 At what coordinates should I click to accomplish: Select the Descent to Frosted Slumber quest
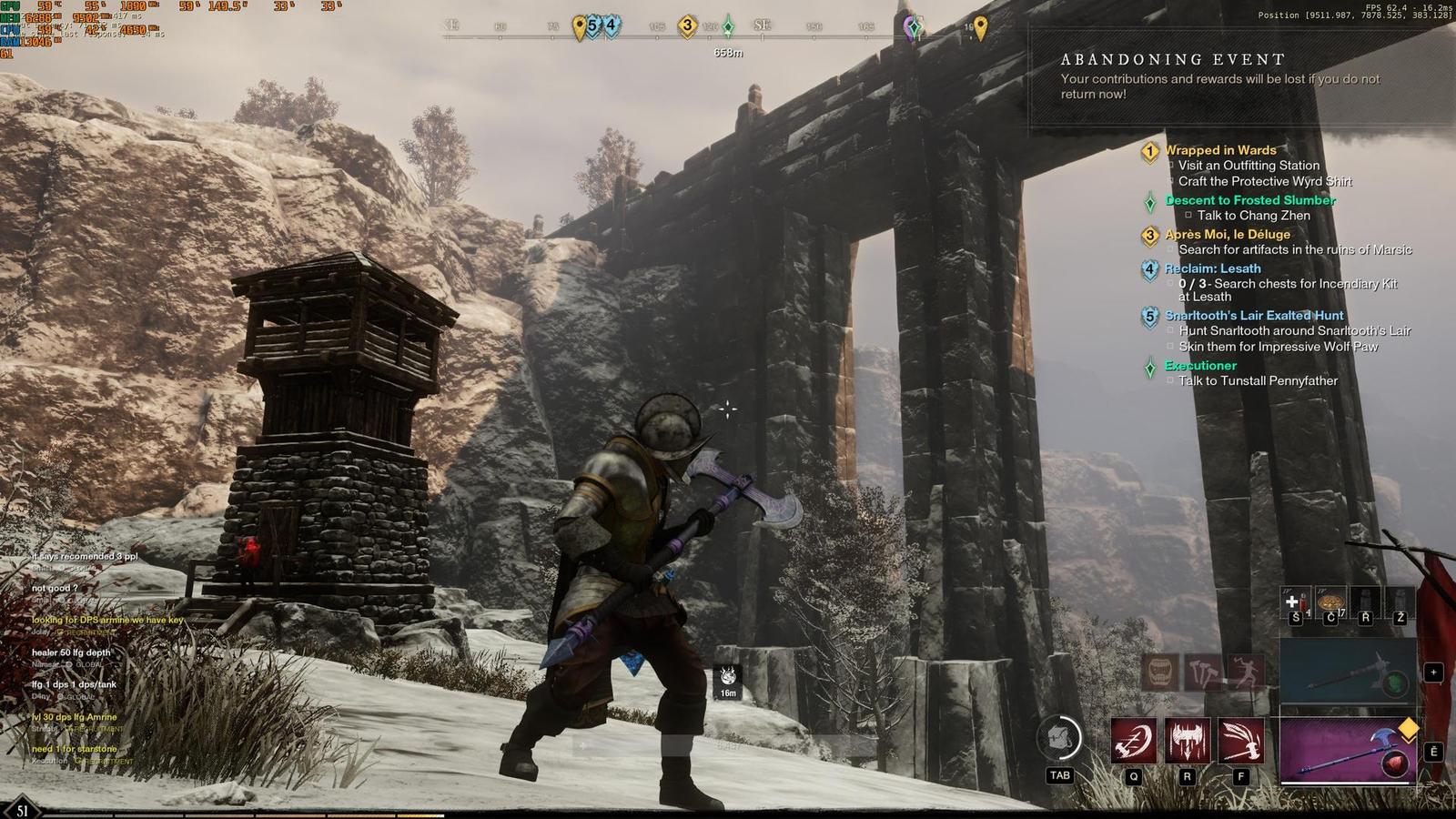tap(1250, 200)
